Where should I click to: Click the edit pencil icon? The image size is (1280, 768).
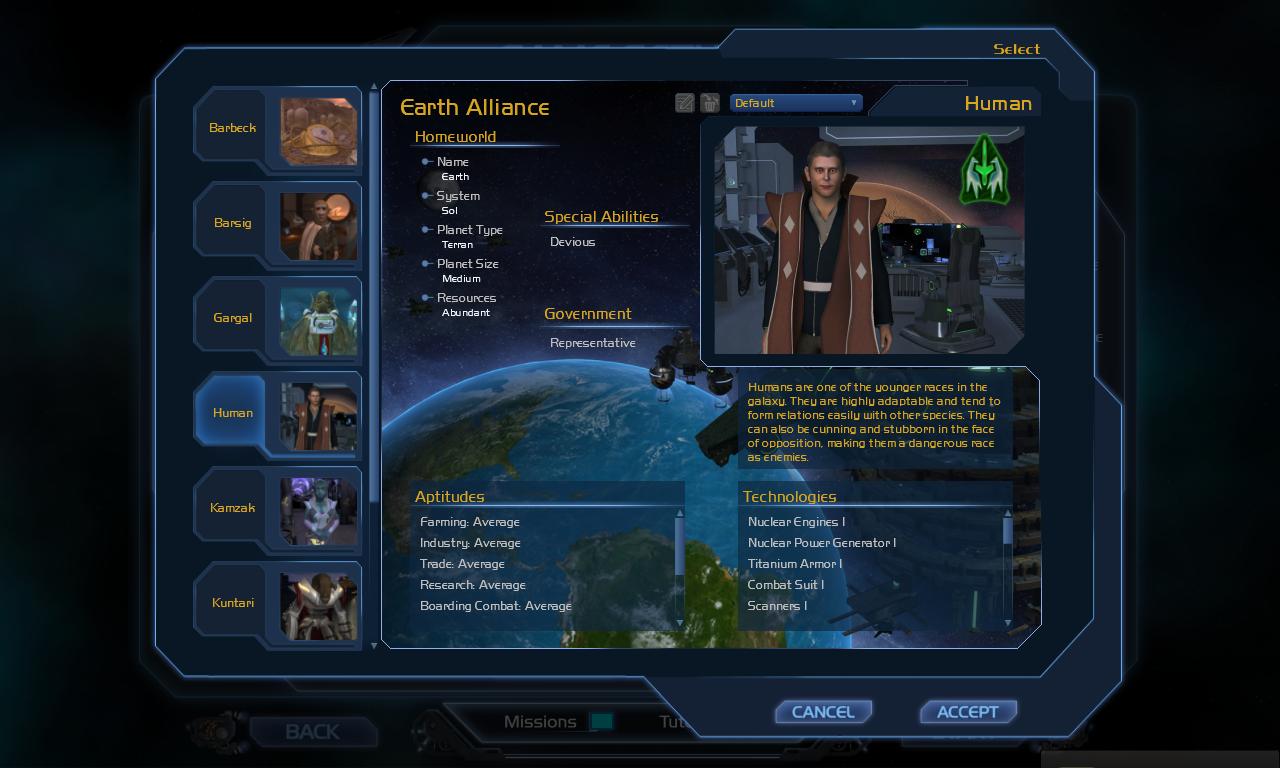[685, 103]
